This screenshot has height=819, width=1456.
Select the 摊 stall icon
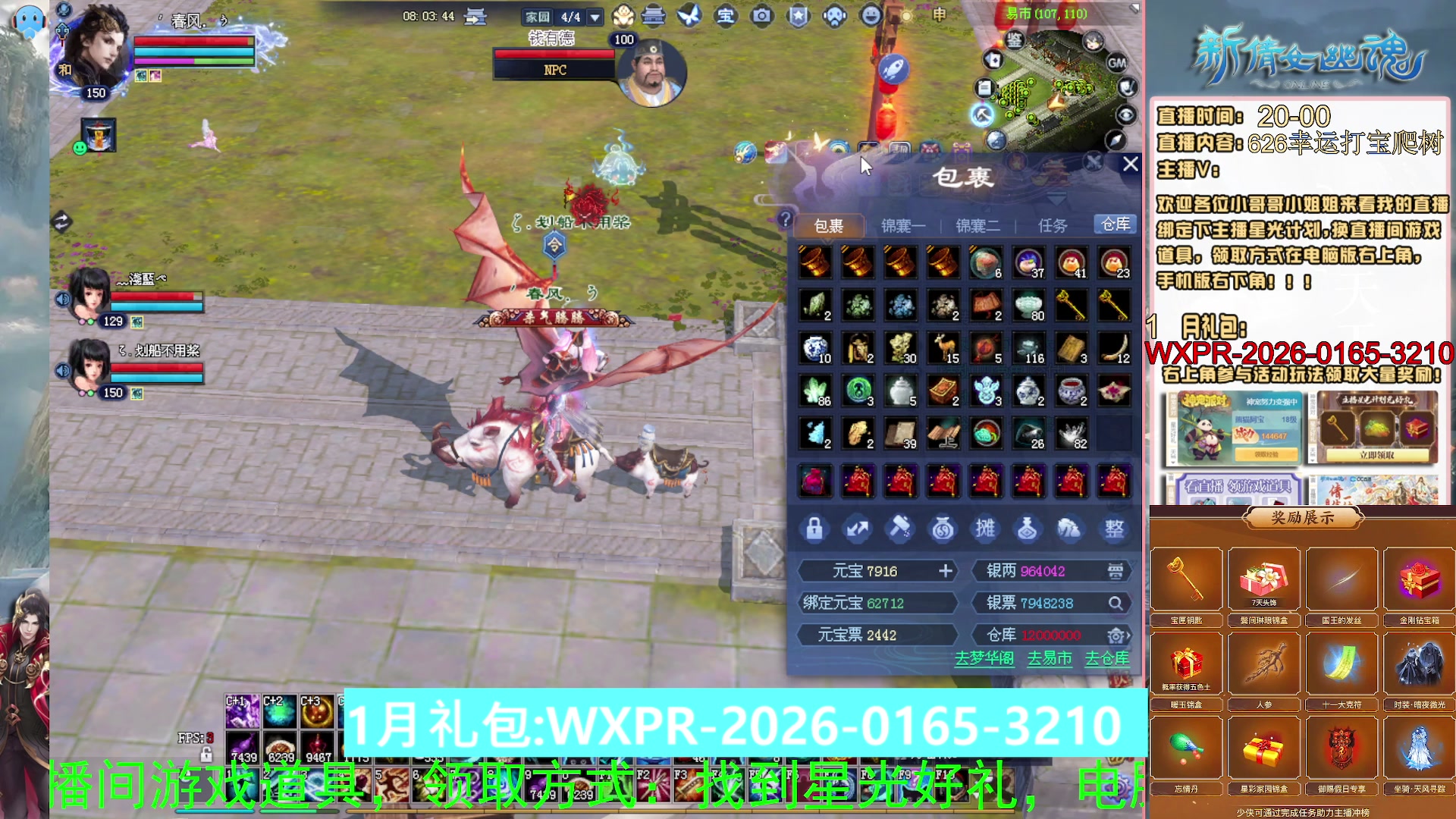[986, 529]
